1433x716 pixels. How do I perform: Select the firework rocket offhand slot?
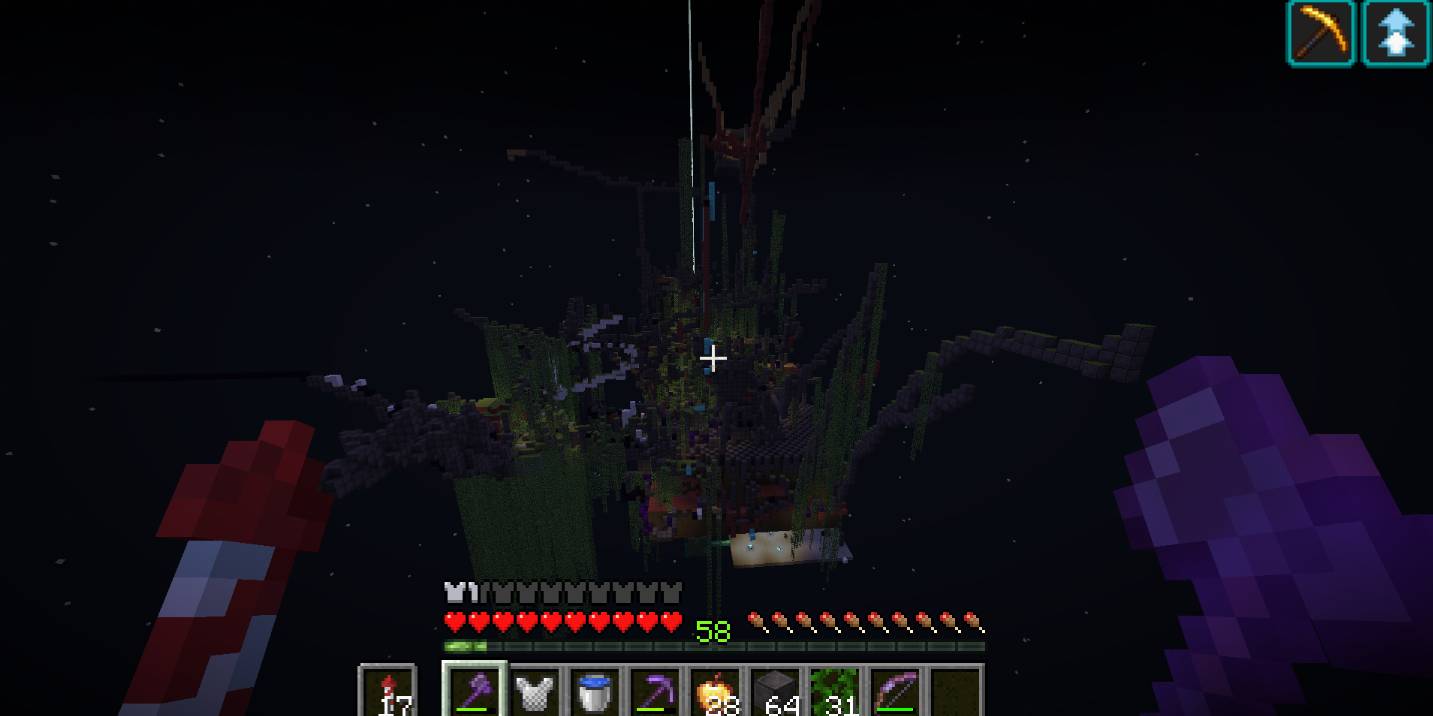click(x=387, y=692)
